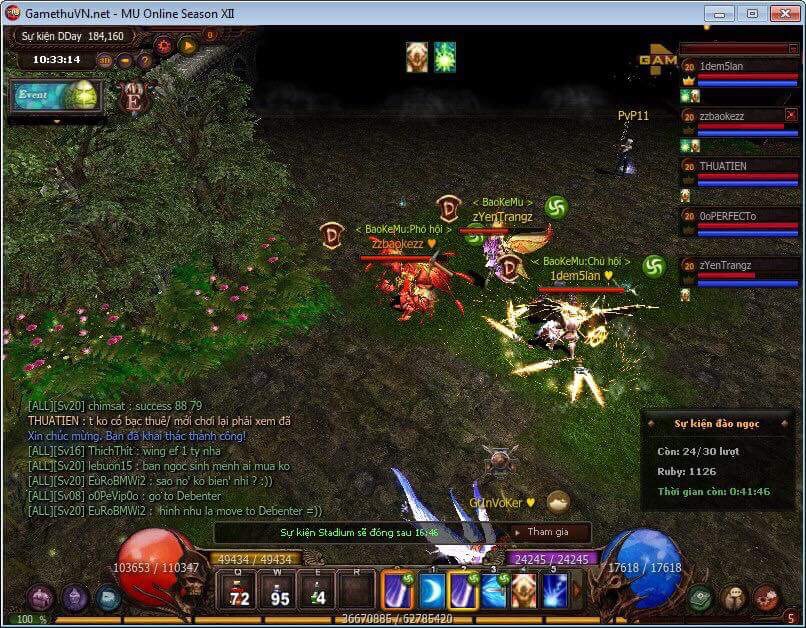Activate the crescent slash skill in slot 1

(x=432, y=591)
